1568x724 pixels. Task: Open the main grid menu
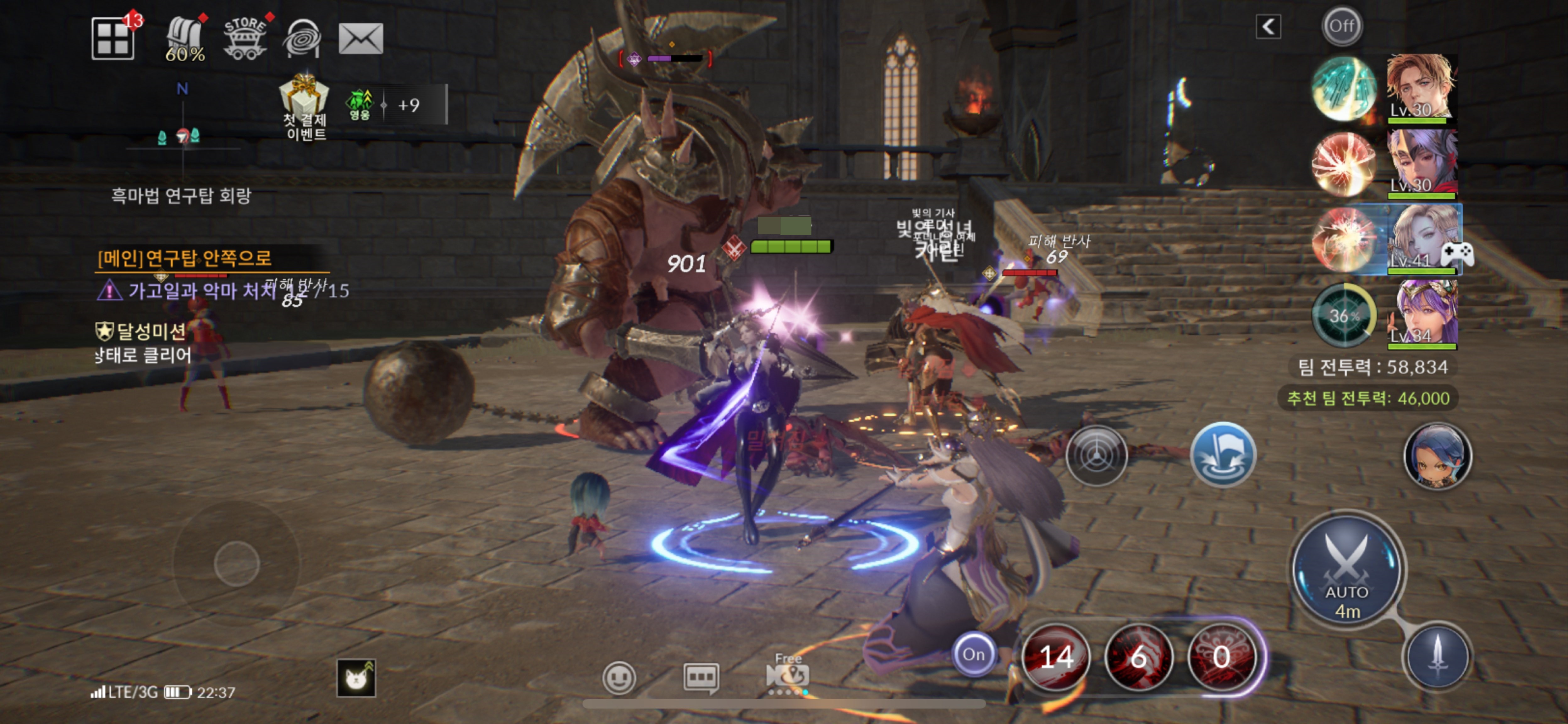point(113,39)
